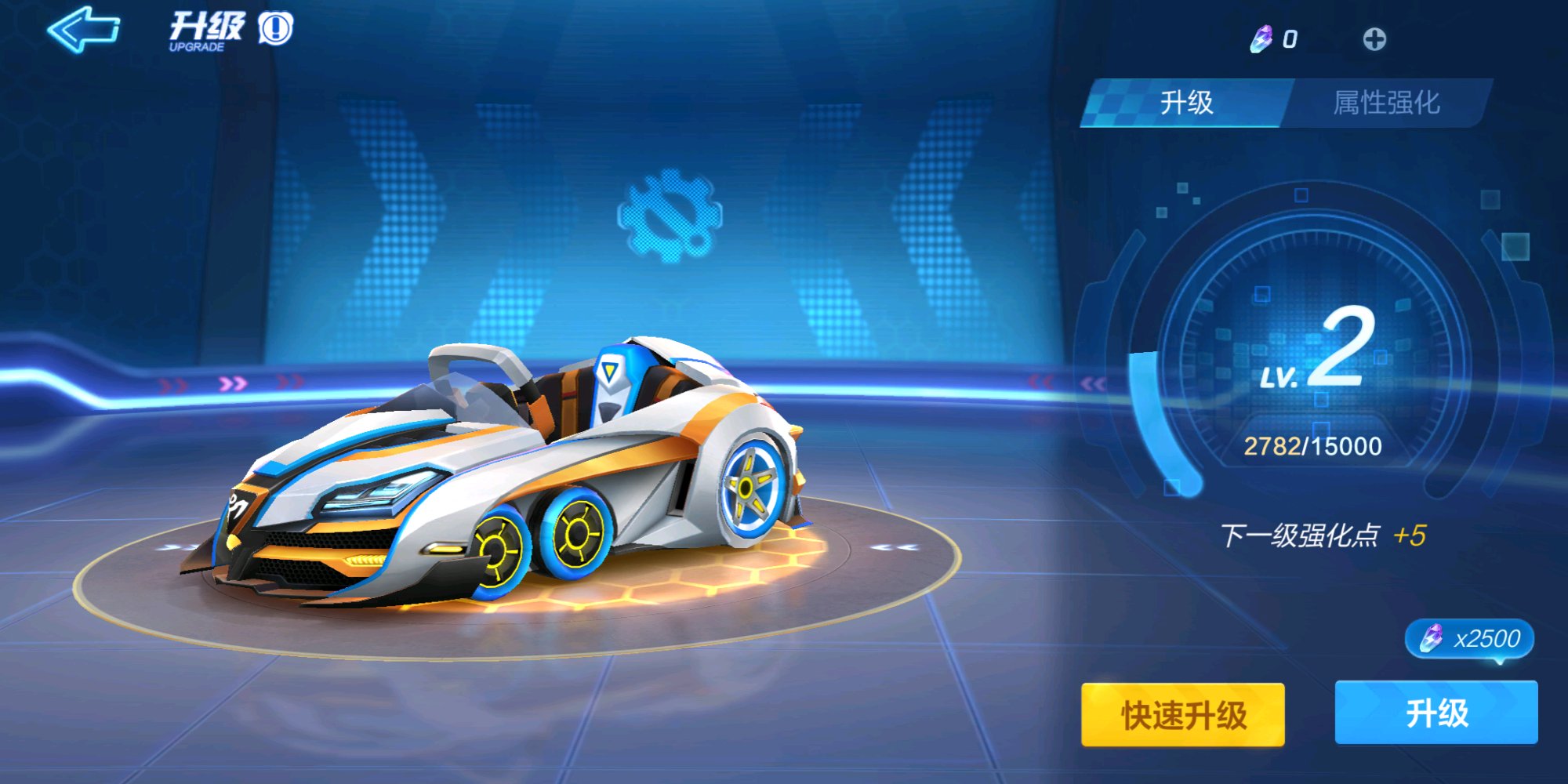Screen dimensions: 1568x784
Task: Click the yellow 快速升级 button
Action: (x=1182, y=714)
